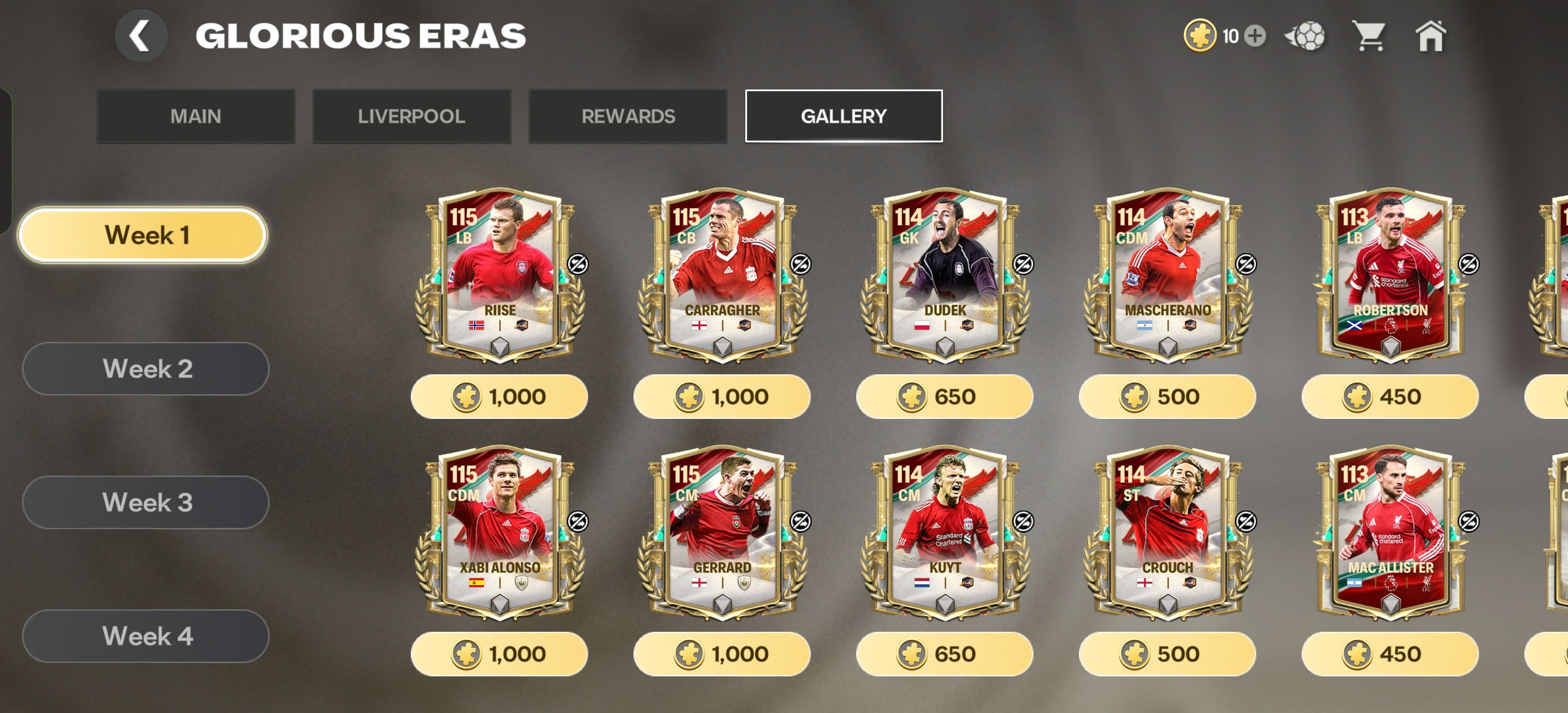Inspect the Dudek goalkeeper card
Screen dimensions: 1568x713
(x=945, y=274)
